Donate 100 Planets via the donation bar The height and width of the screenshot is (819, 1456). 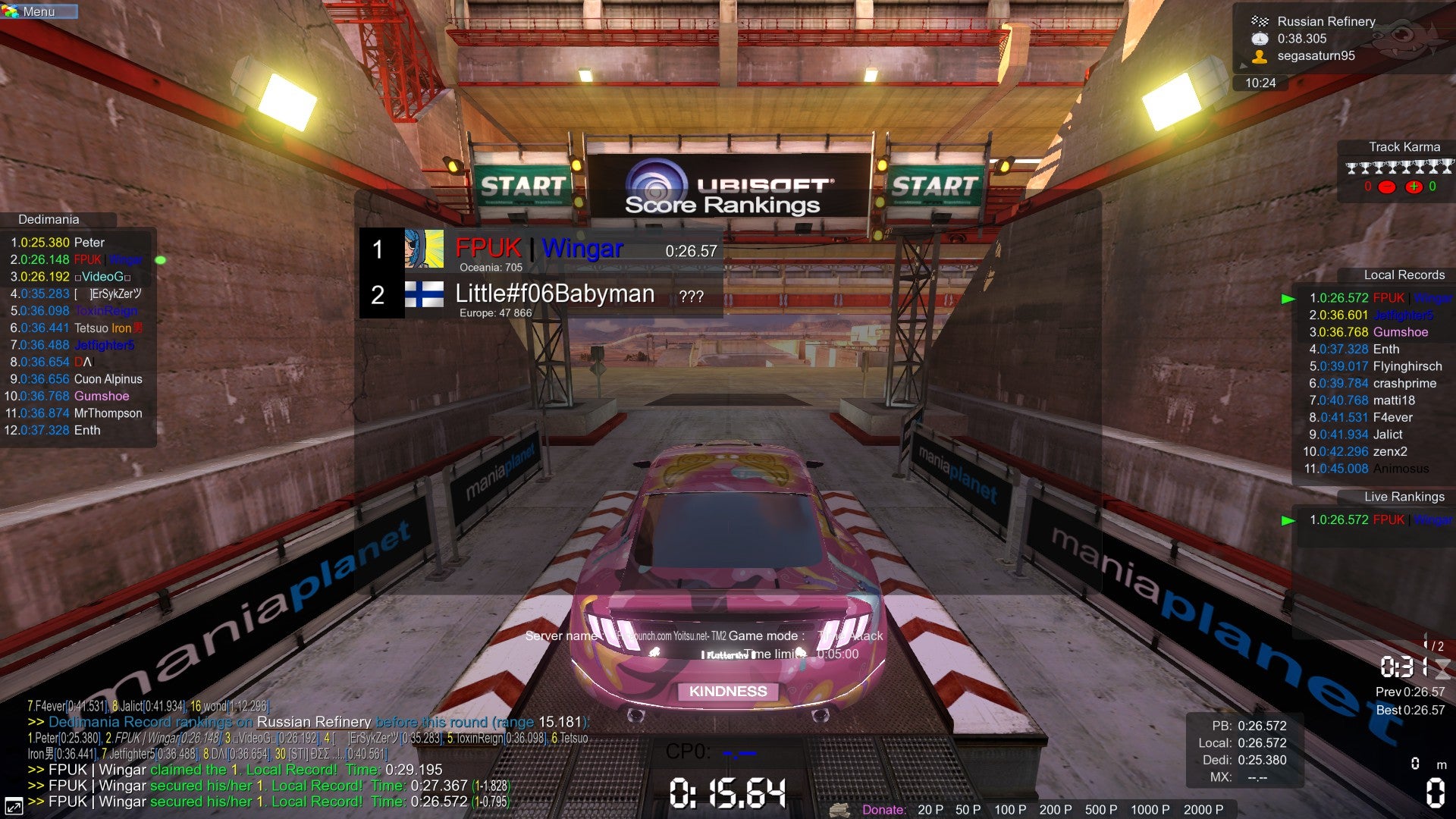click(1010, 810)
